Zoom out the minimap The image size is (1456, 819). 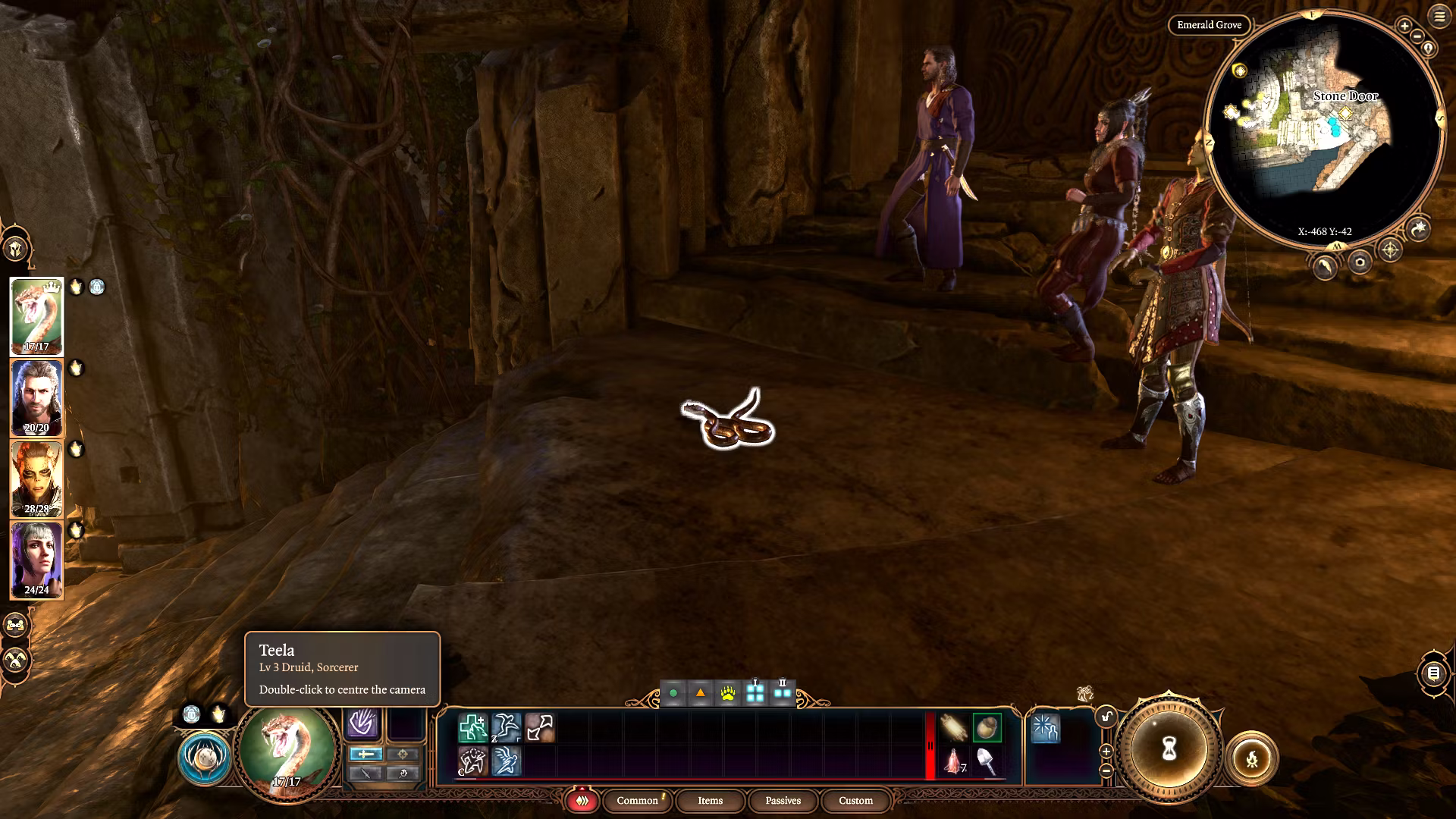tap(1417, 36)
